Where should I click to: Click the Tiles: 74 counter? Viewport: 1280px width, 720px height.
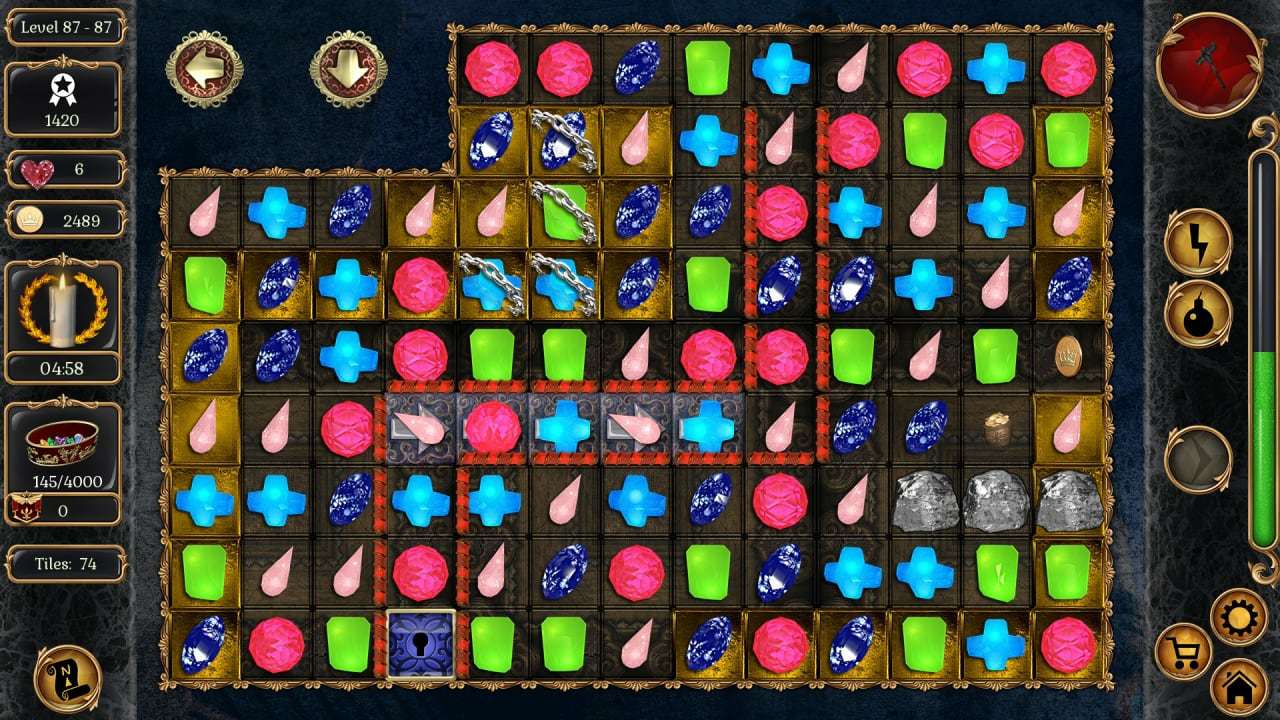click(x=64, y=563)
